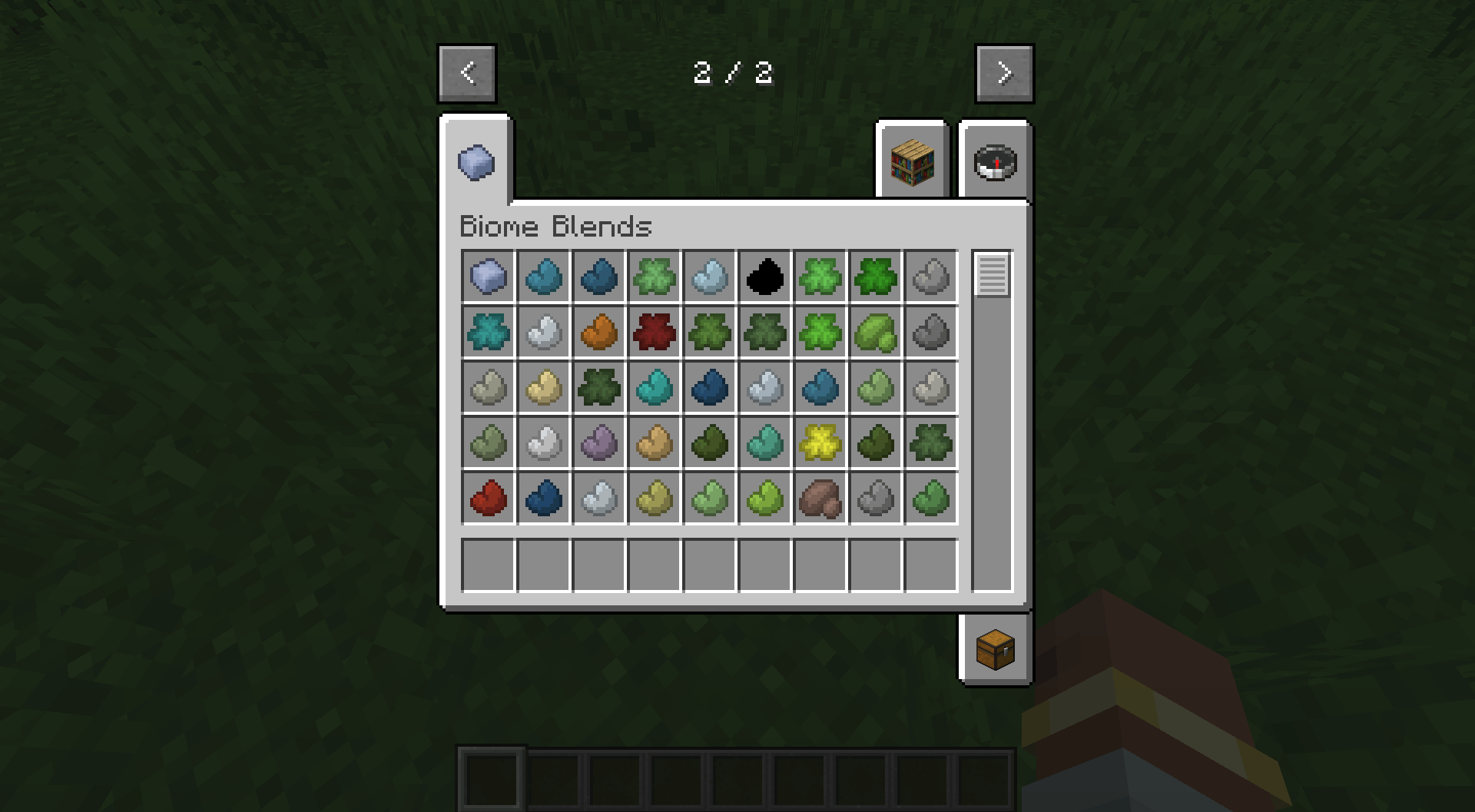Pick the yellow flower item in row four

point(820,443)
